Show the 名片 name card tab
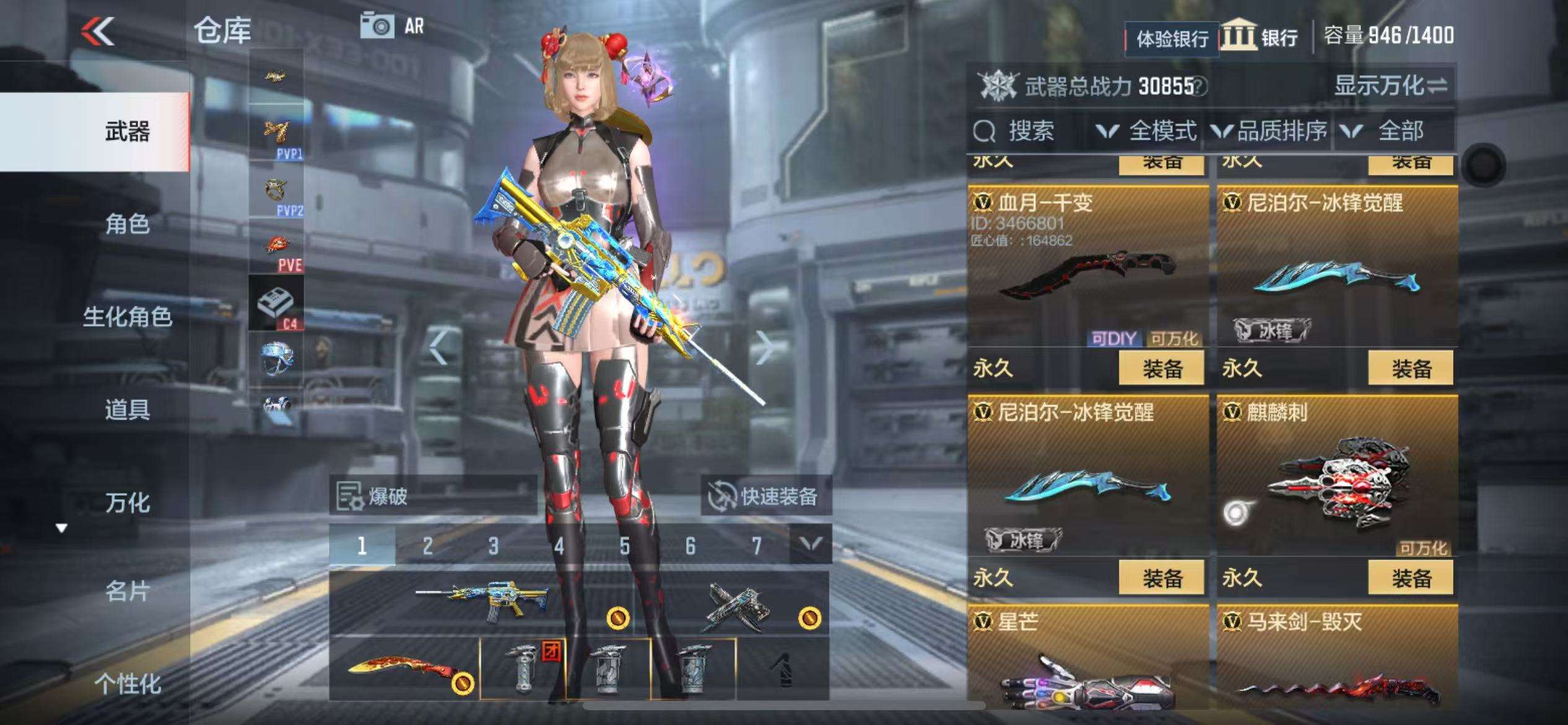1568x725 pixels. (x=127, y=591)
